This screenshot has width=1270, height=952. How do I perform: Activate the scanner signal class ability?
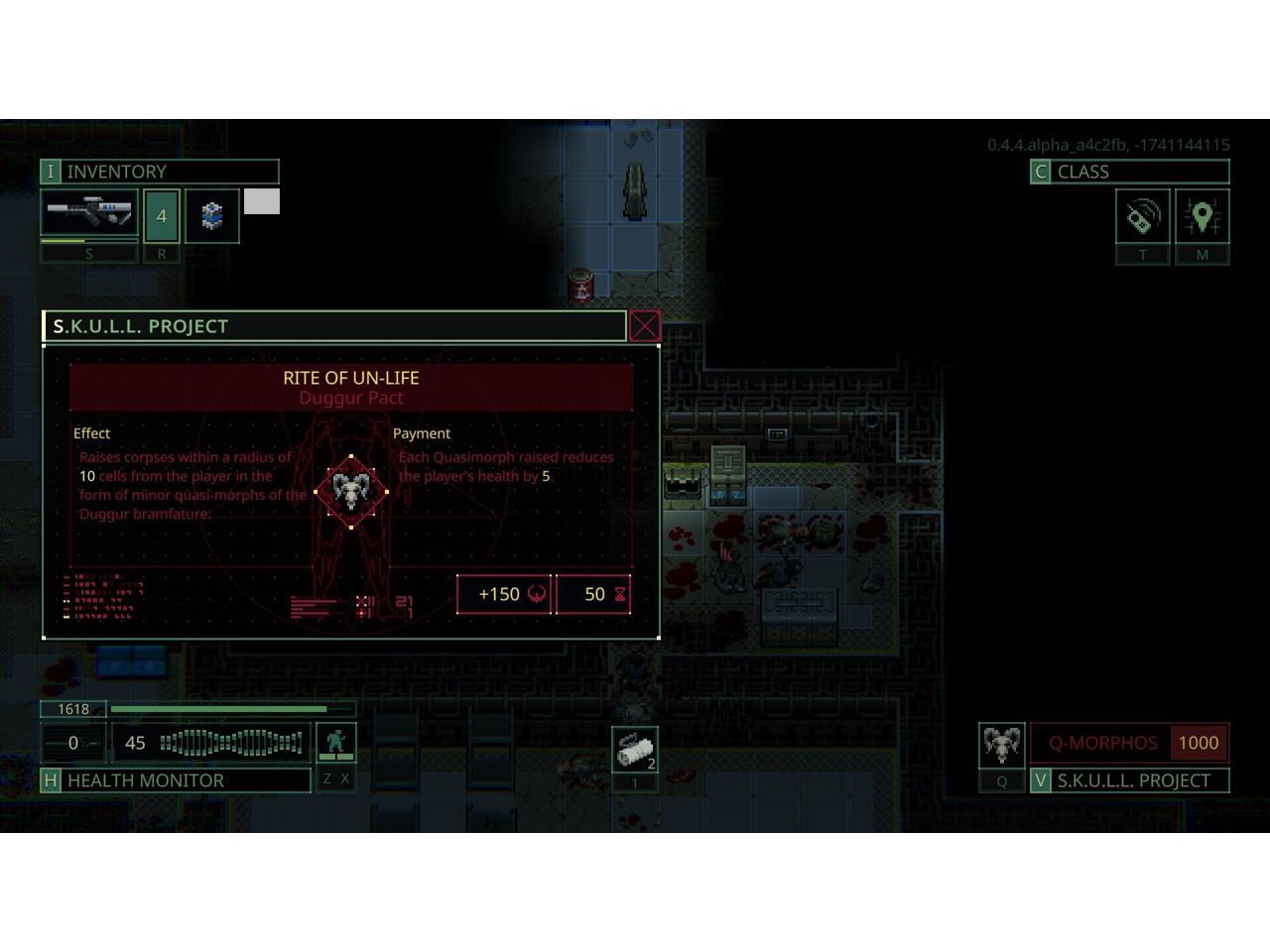pyautogui.click(x=1142, y=216)
